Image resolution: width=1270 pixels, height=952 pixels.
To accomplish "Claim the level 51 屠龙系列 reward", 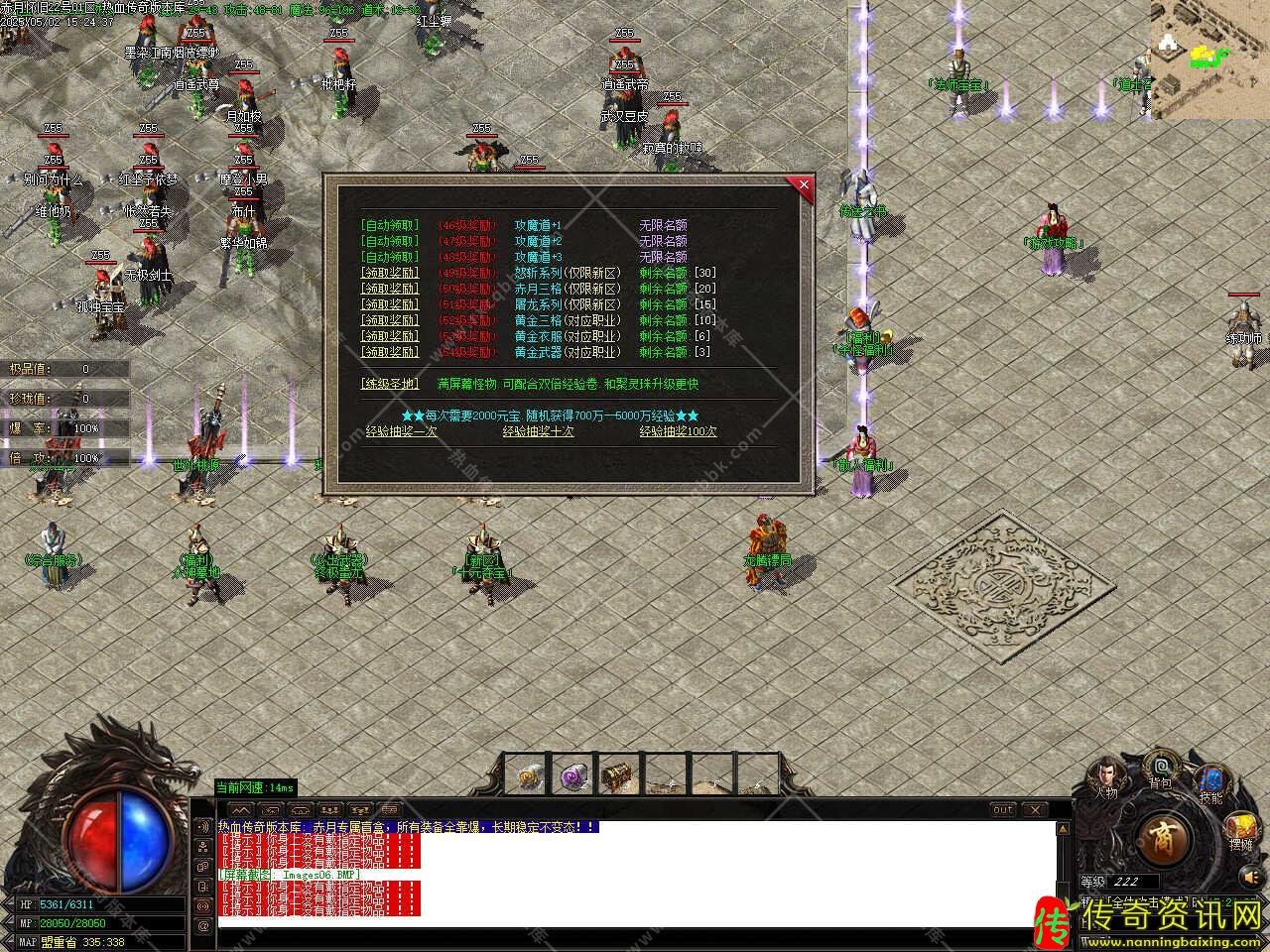I will pos(390,304).
